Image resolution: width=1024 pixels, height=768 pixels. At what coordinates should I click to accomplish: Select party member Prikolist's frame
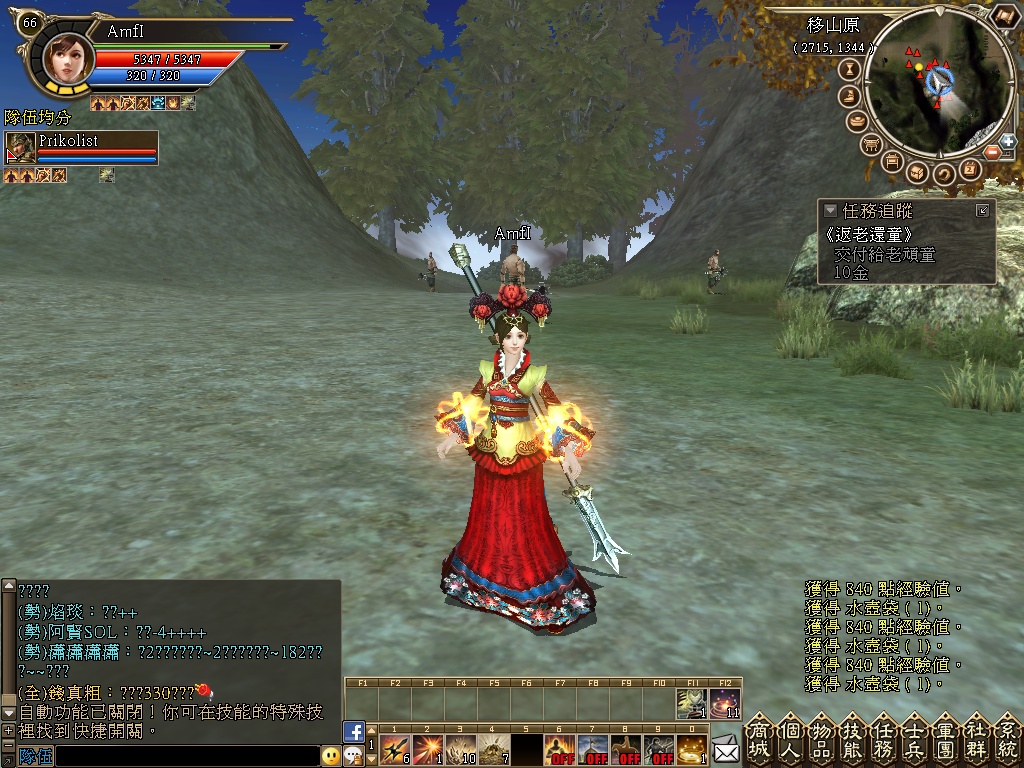(82, 147)
